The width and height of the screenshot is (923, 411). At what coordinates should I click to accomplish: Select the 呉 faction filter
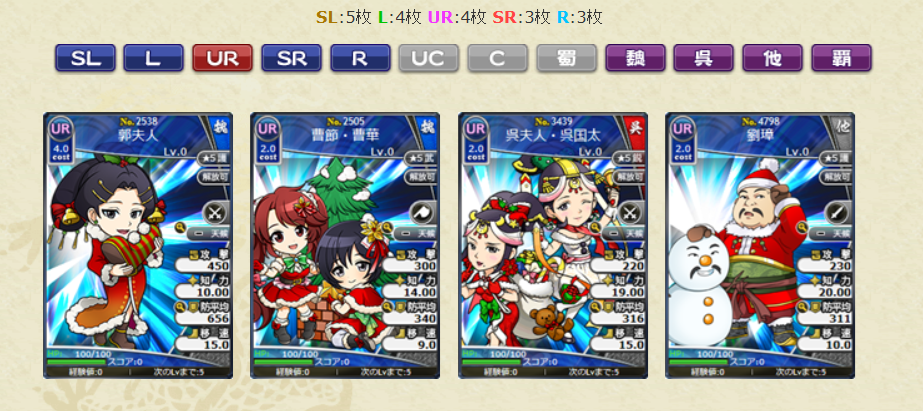click(704, 58)
